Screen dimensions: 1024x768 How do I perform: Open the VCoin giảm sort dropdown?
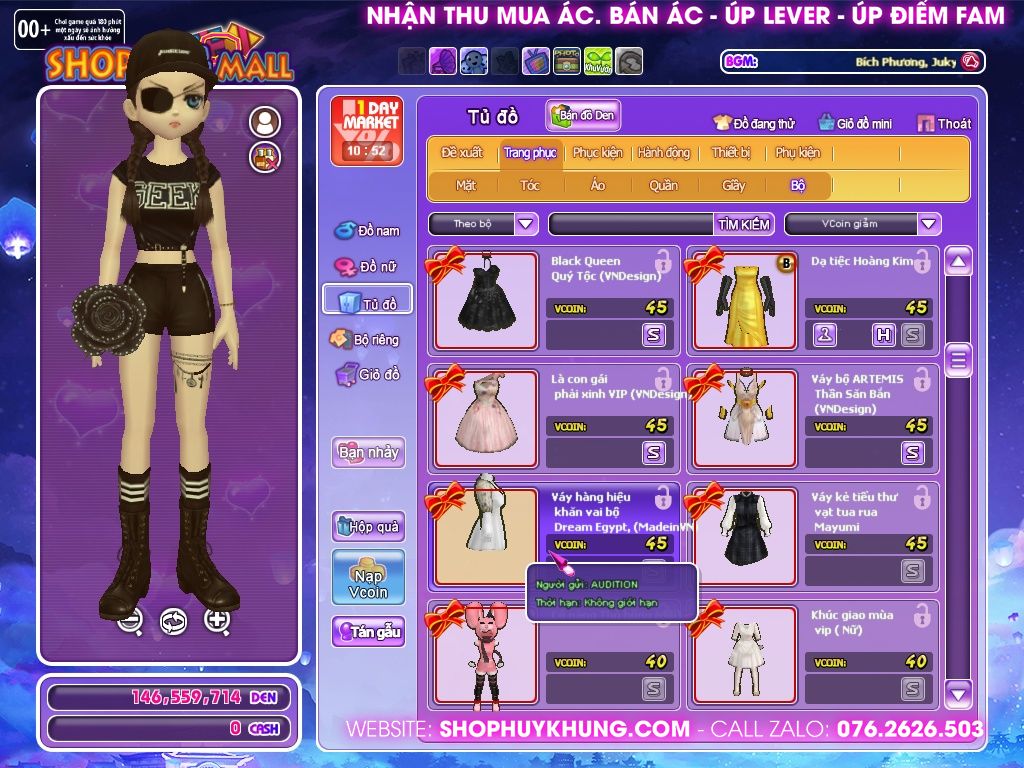click(x=862, y=224)
